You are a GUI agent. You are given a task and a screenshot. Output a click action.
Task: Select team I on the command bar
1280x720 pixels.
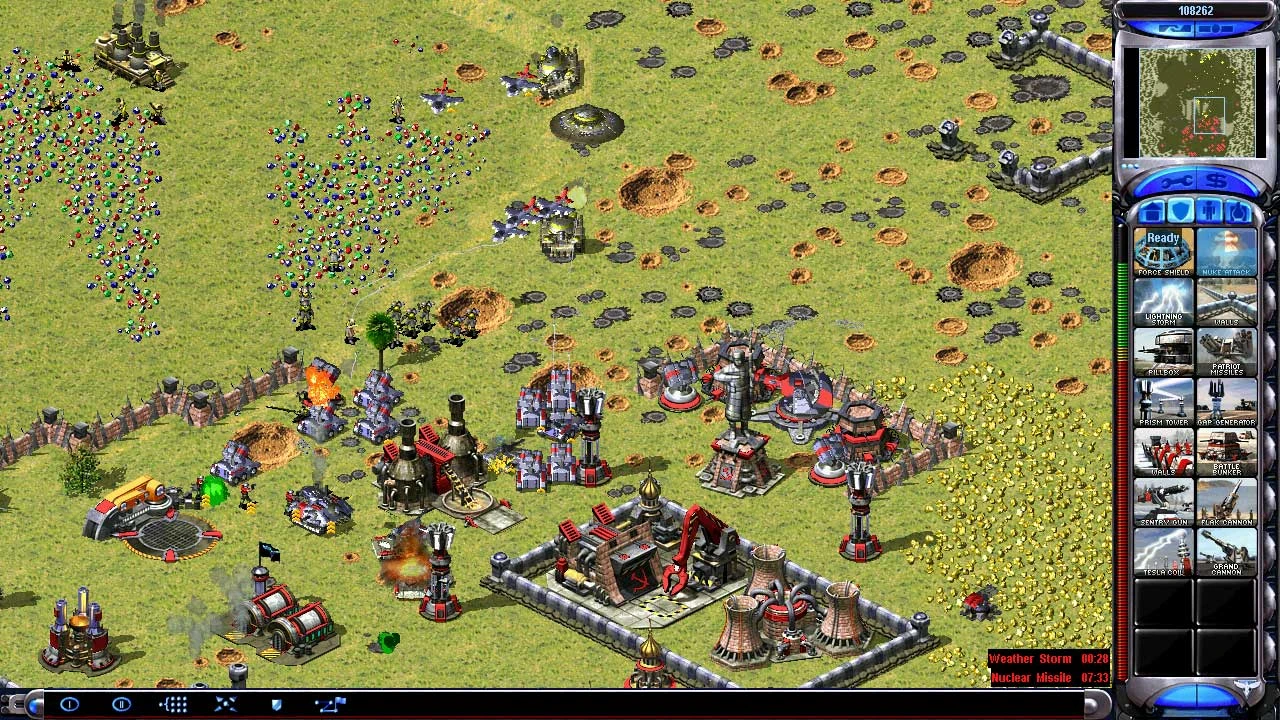point(69,705)
